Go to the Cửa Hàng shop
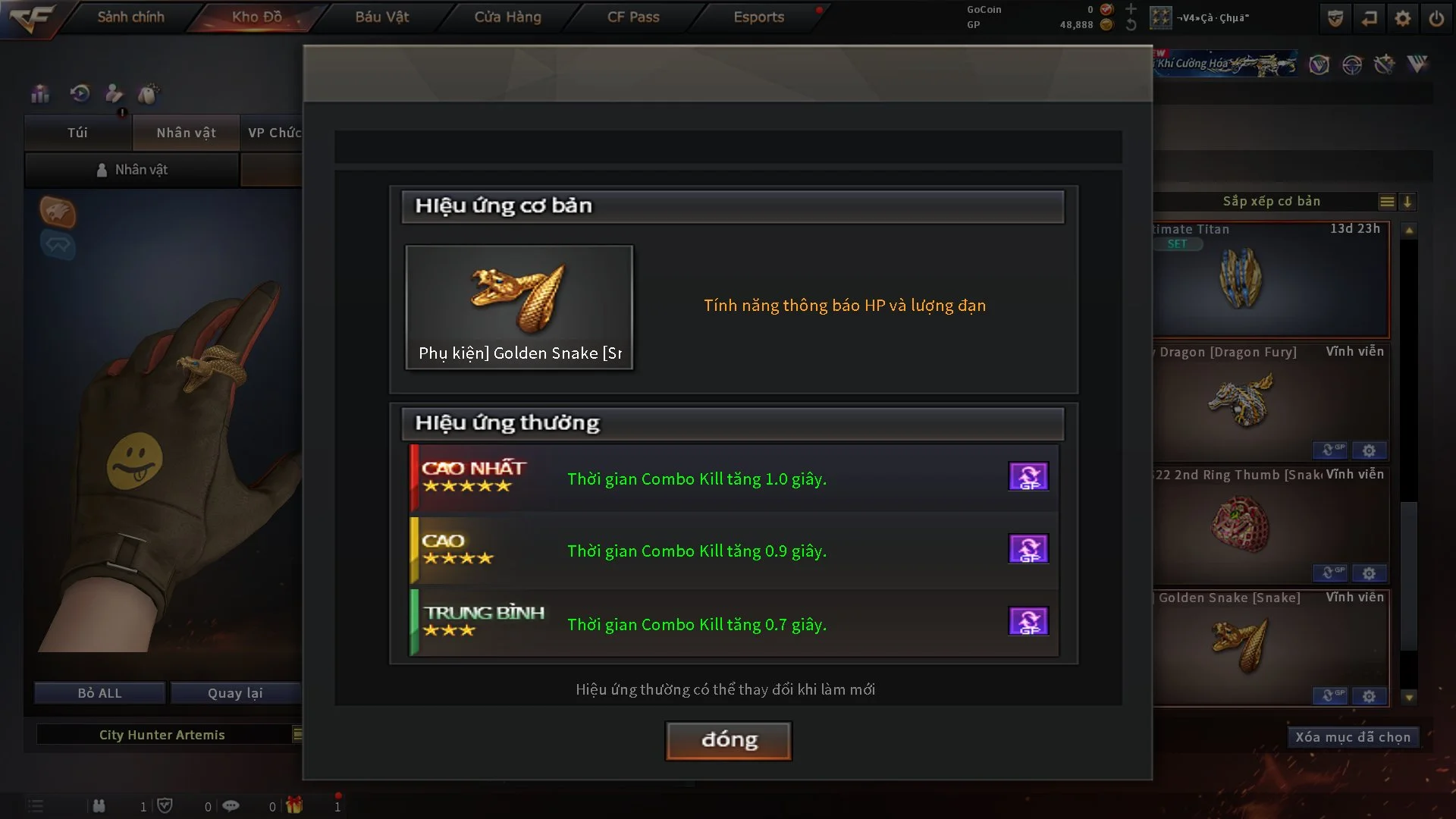This screenshot has width=1456, height=819. click(x=507, y=17)
